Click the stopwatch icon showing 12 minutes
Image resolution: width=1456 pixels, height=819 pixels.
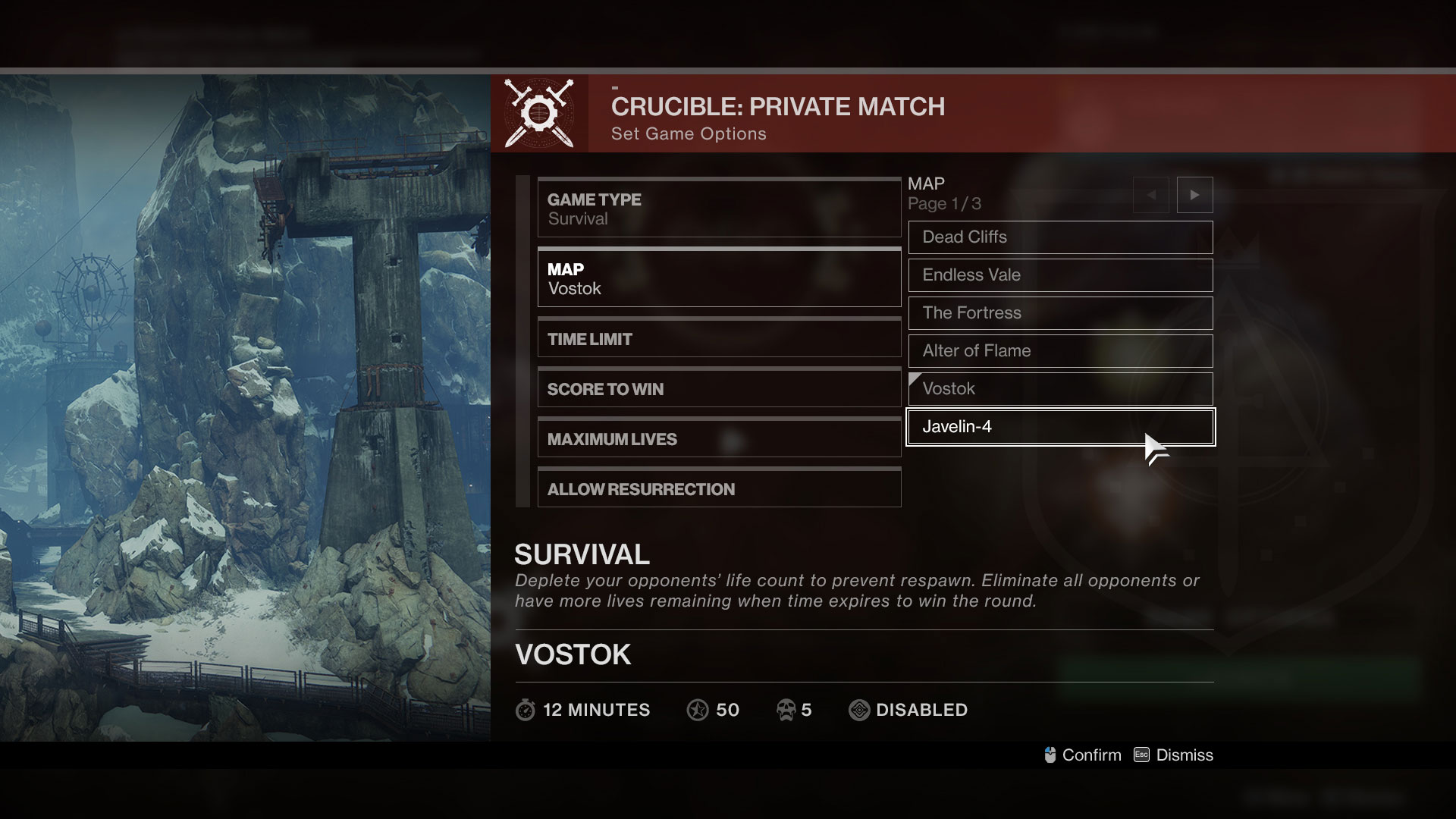click(525, 711)
